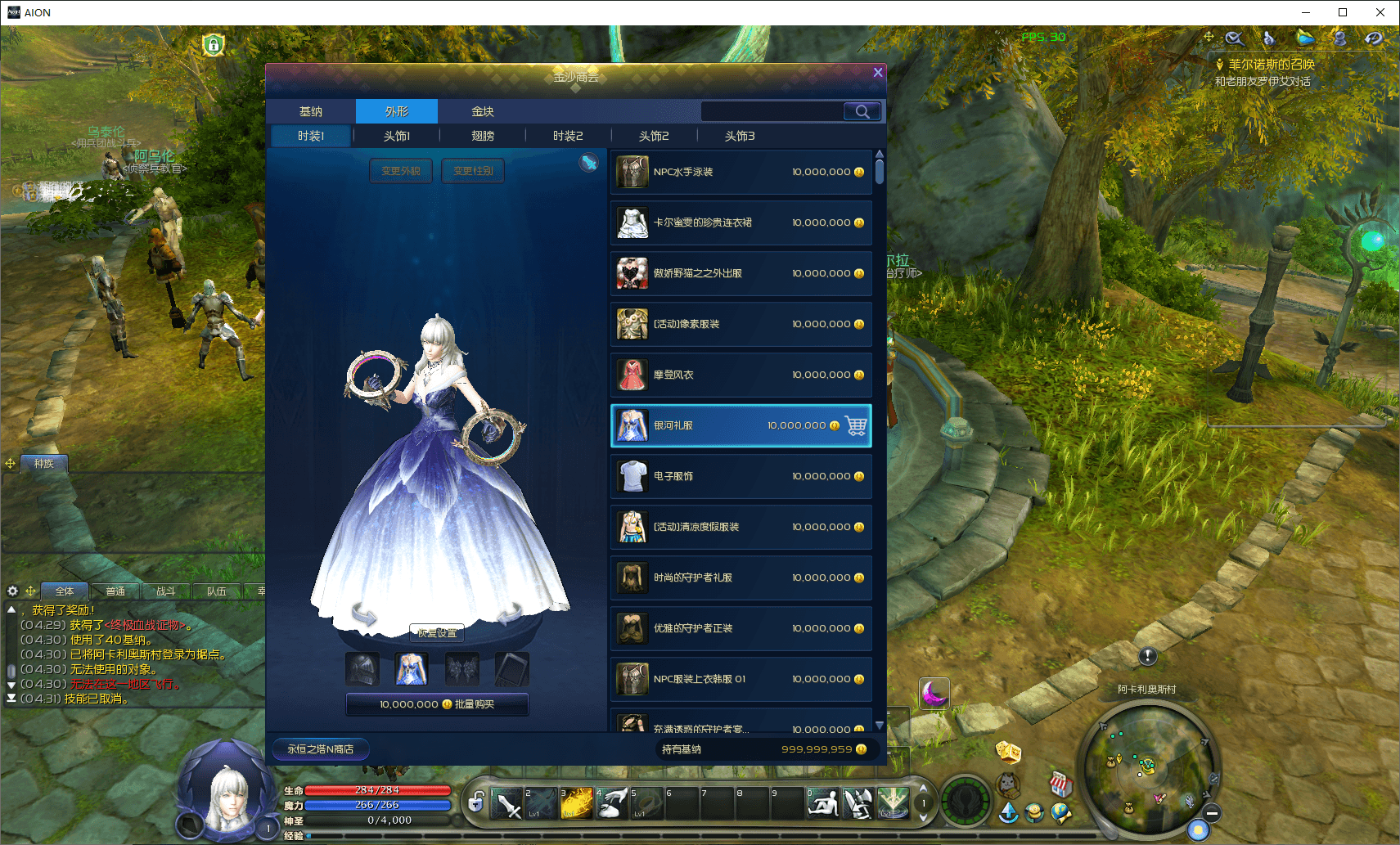Open the 永恒之塔N商店 shop button
This screenshot has width=1400, height=845.
point(320,748)
